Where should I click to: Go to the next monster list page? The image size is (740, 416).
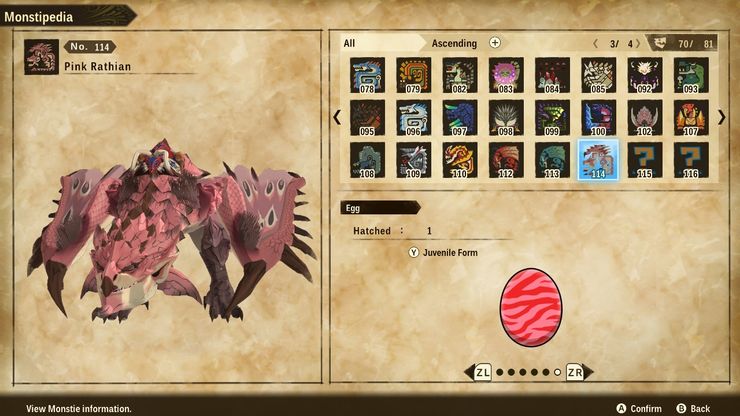click(722, 117)
